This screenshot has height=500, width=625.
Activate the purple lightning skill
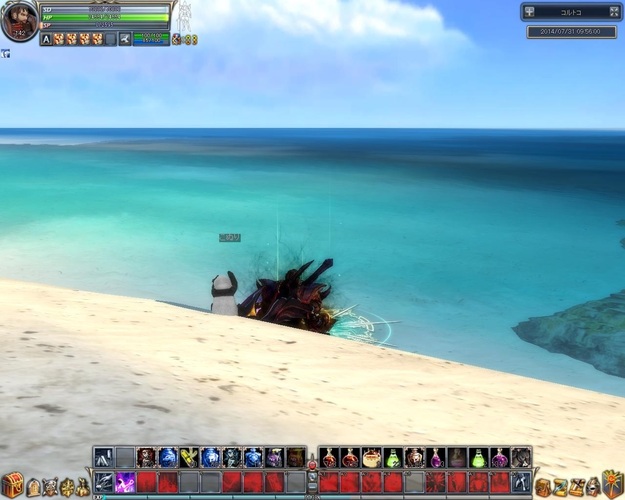point(125,482)
